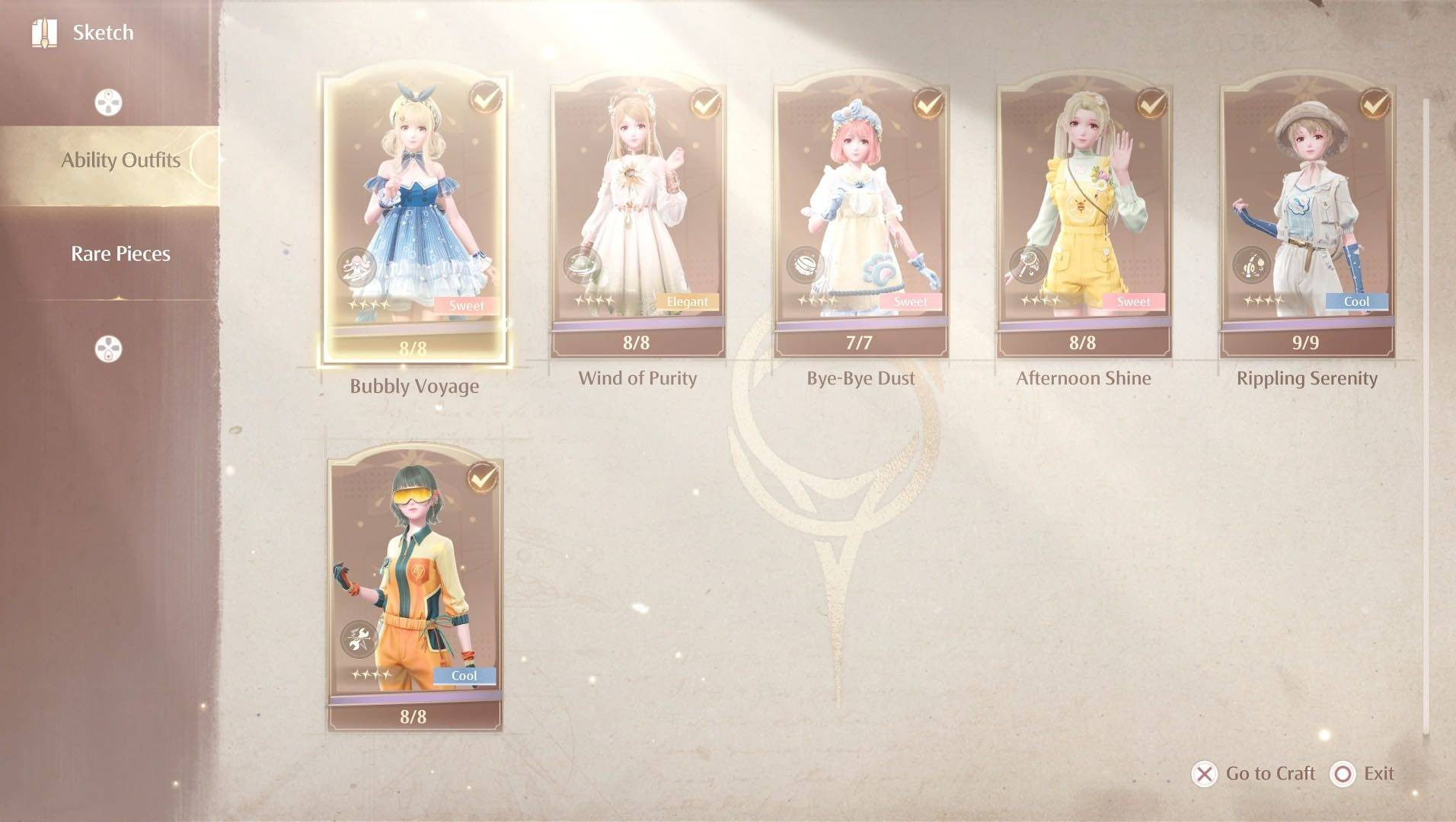Click the Sketch book icon

44,33
